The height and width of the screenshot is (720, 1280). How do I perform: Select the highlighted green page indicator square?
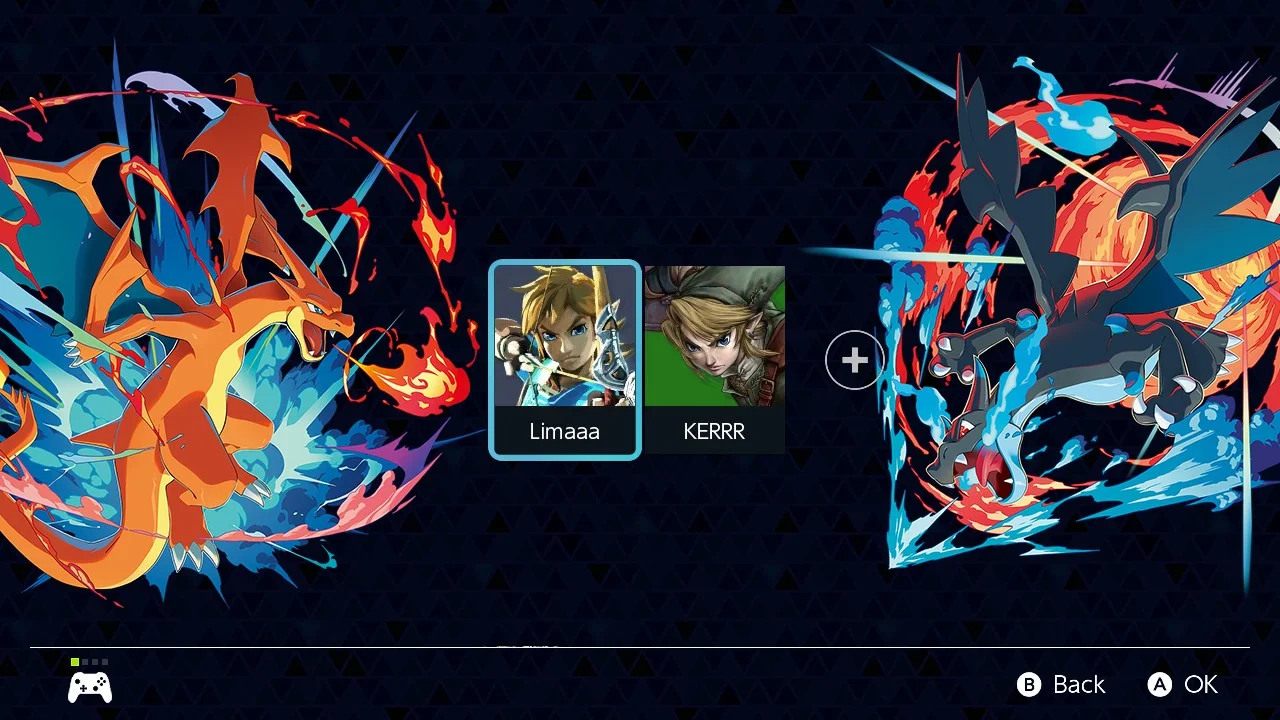pos(75,661)
